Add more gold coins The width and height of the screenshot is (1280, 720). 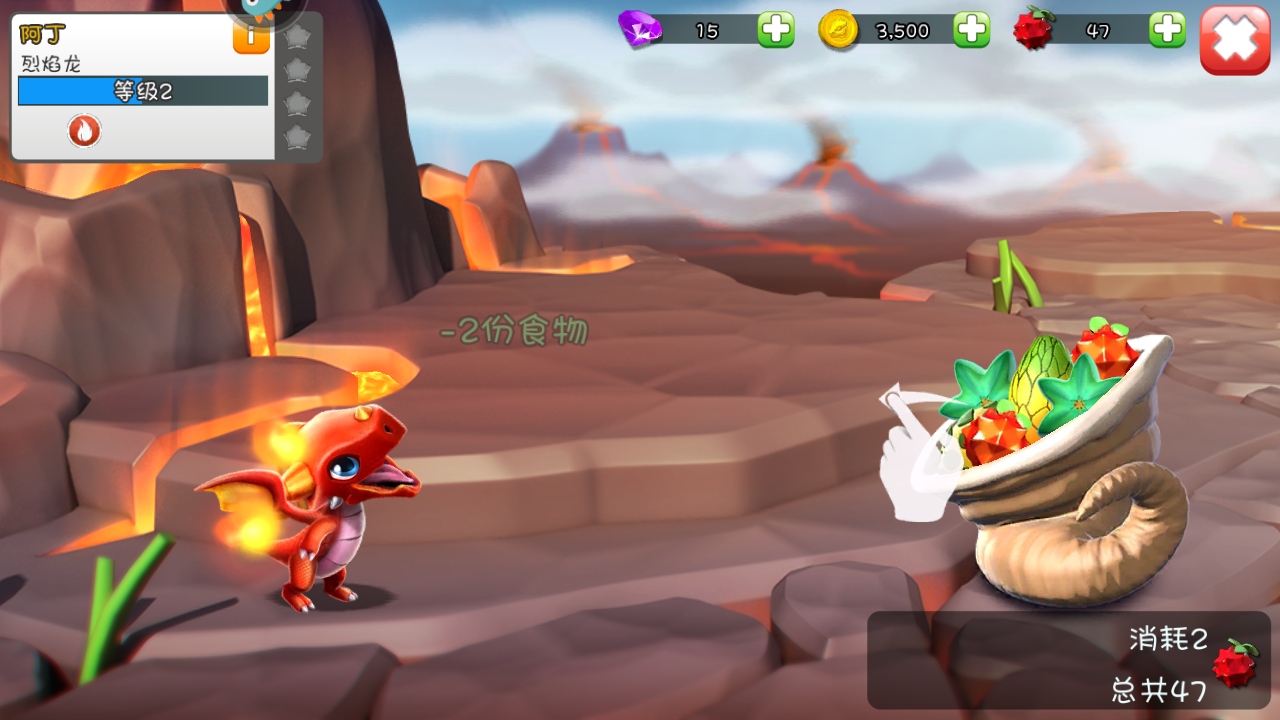pyautogui.click(x=971, y=30)
